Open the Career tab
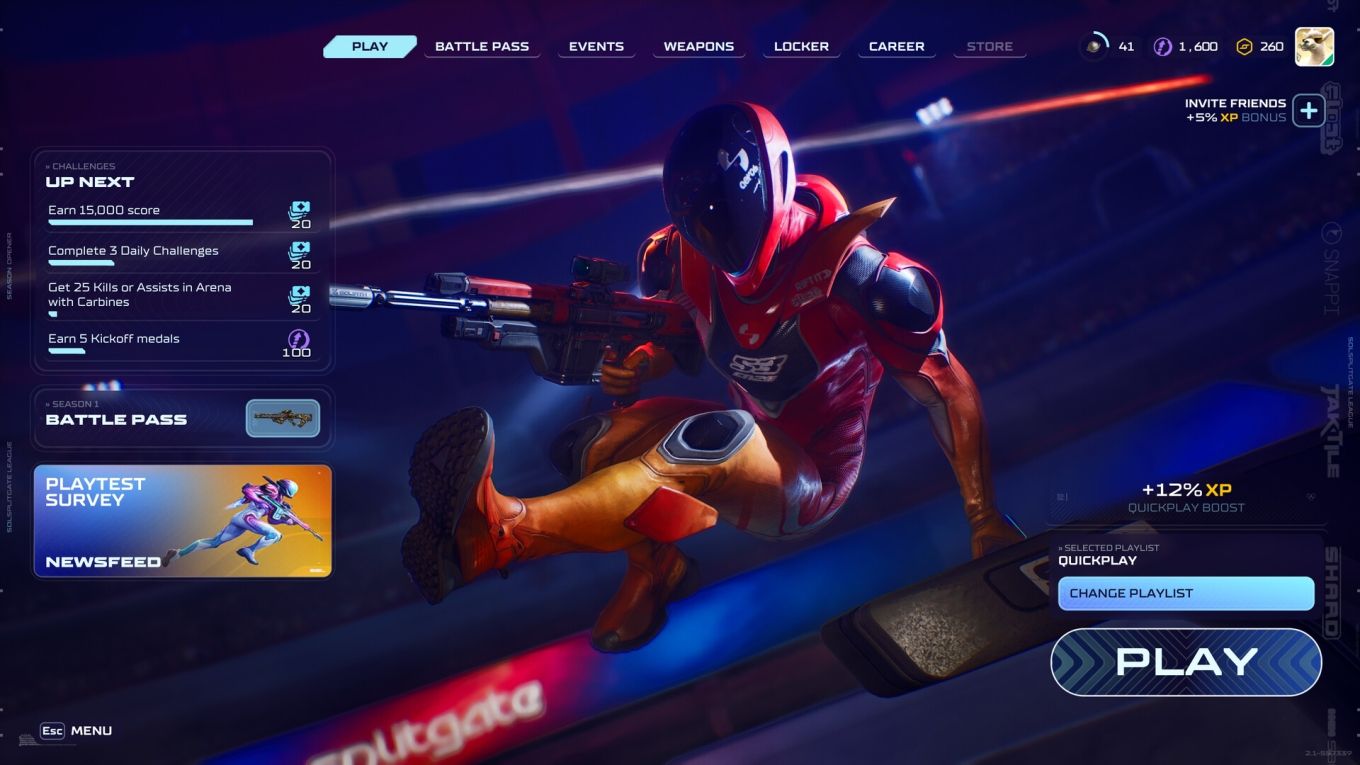 click(895, 45)
